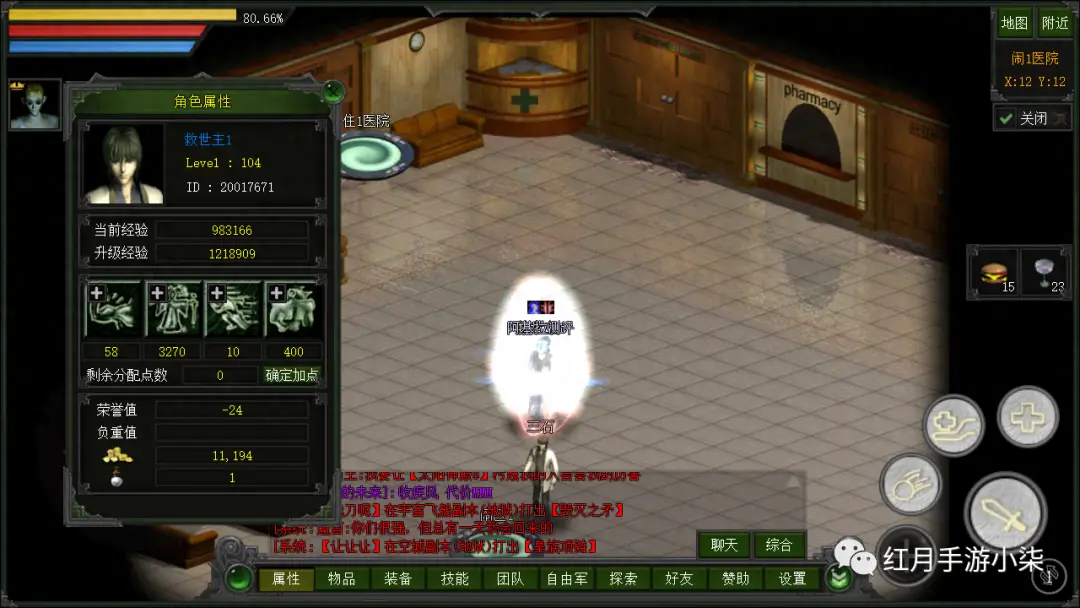Open the 装备 equipment tab
Image resolution: width=1080 pixels, height=608 pixels.
coord(398,579)
